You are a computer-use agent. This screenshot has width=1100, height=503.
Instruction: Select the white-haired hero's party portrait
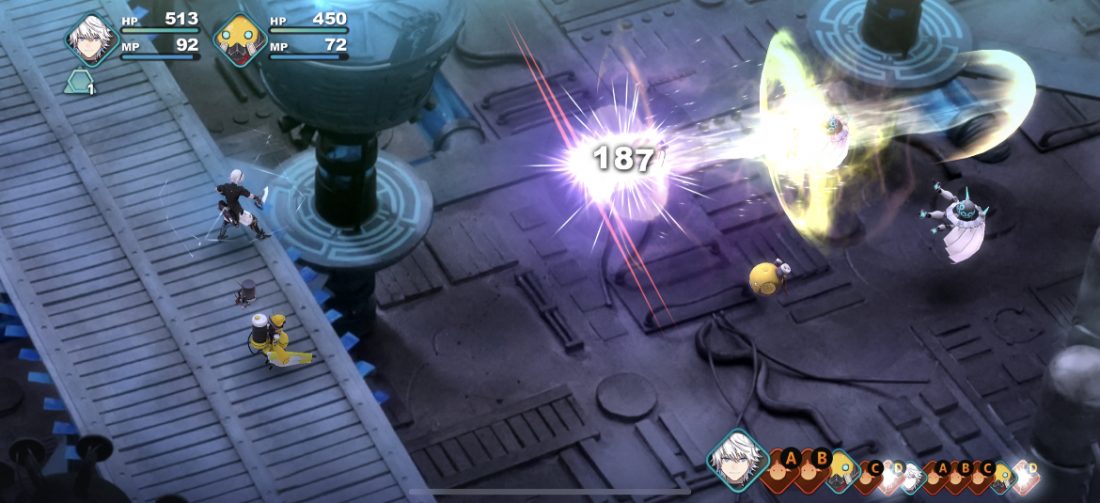click(x=92, y=39)
